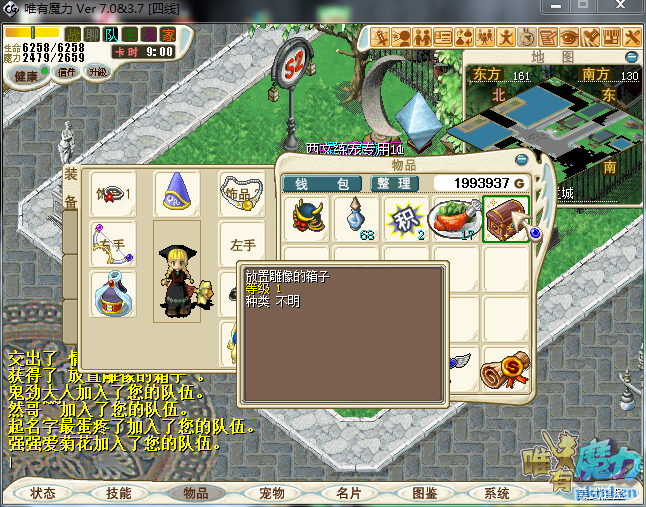Minimize the 物品 inventory window
This screenshot has width=646, height=507.
pyautogui.click(x=521, y=159)
